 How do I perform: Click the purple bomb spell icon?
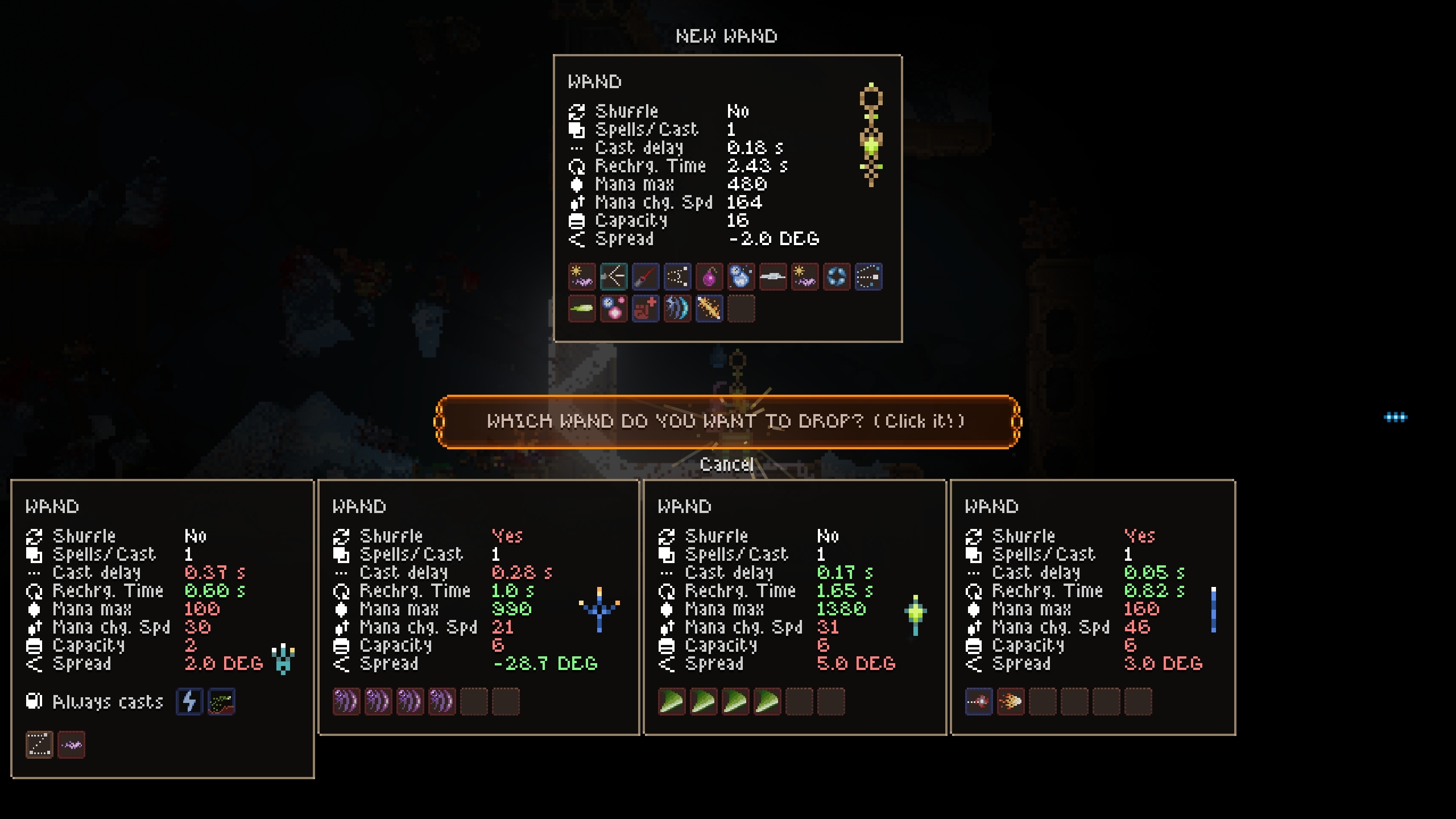tap(709, 277)
